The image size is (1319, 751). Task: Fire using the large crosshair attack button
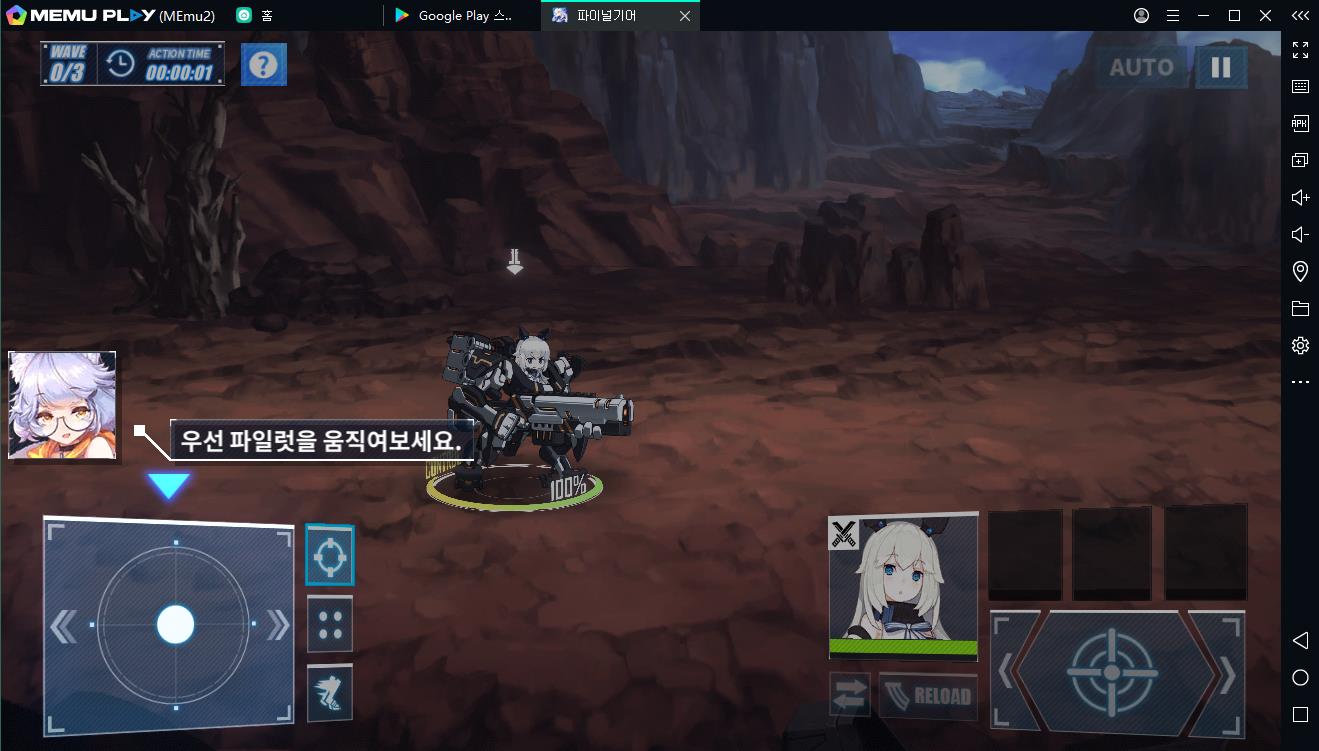point(1110,672)
